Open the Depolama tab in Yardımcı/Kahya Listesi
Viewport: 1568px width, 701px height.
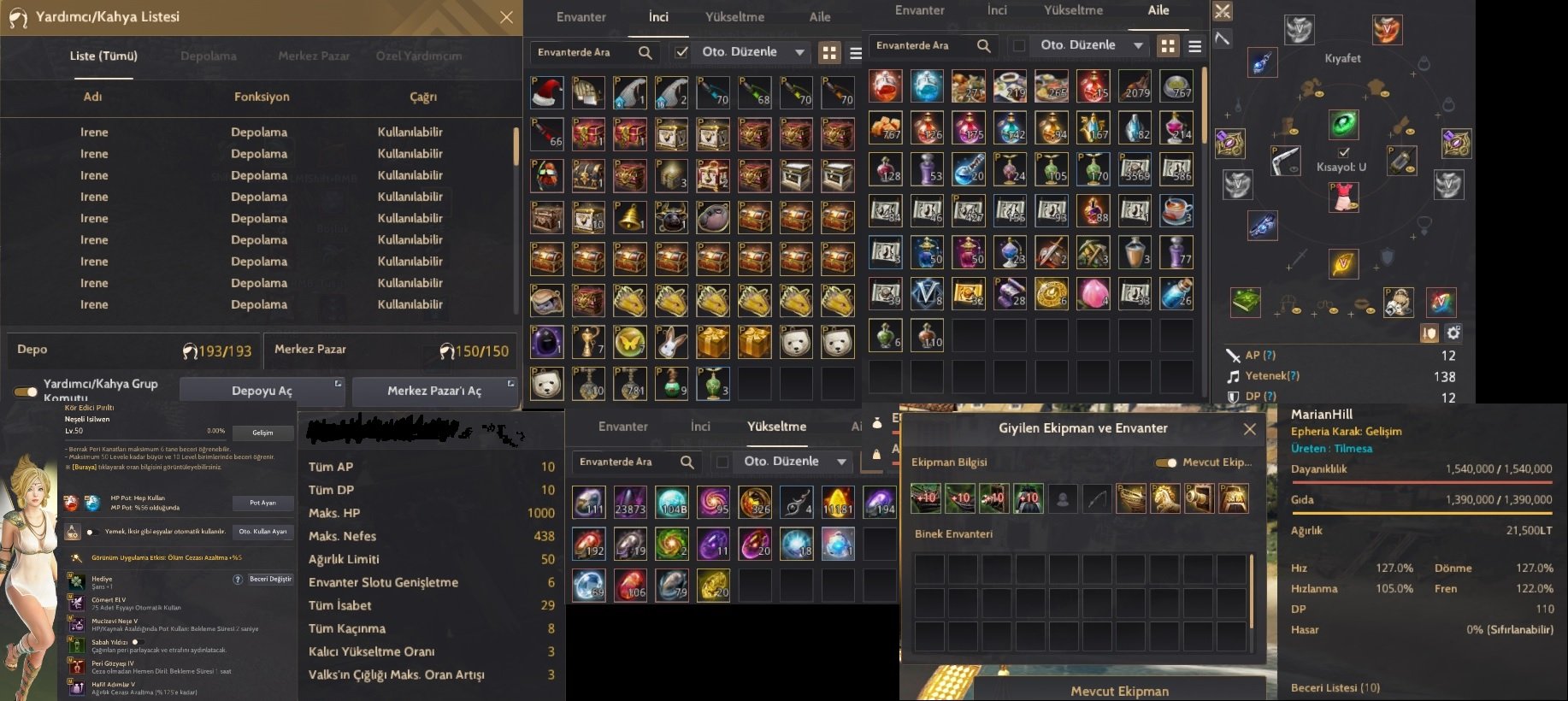(208, 56)
